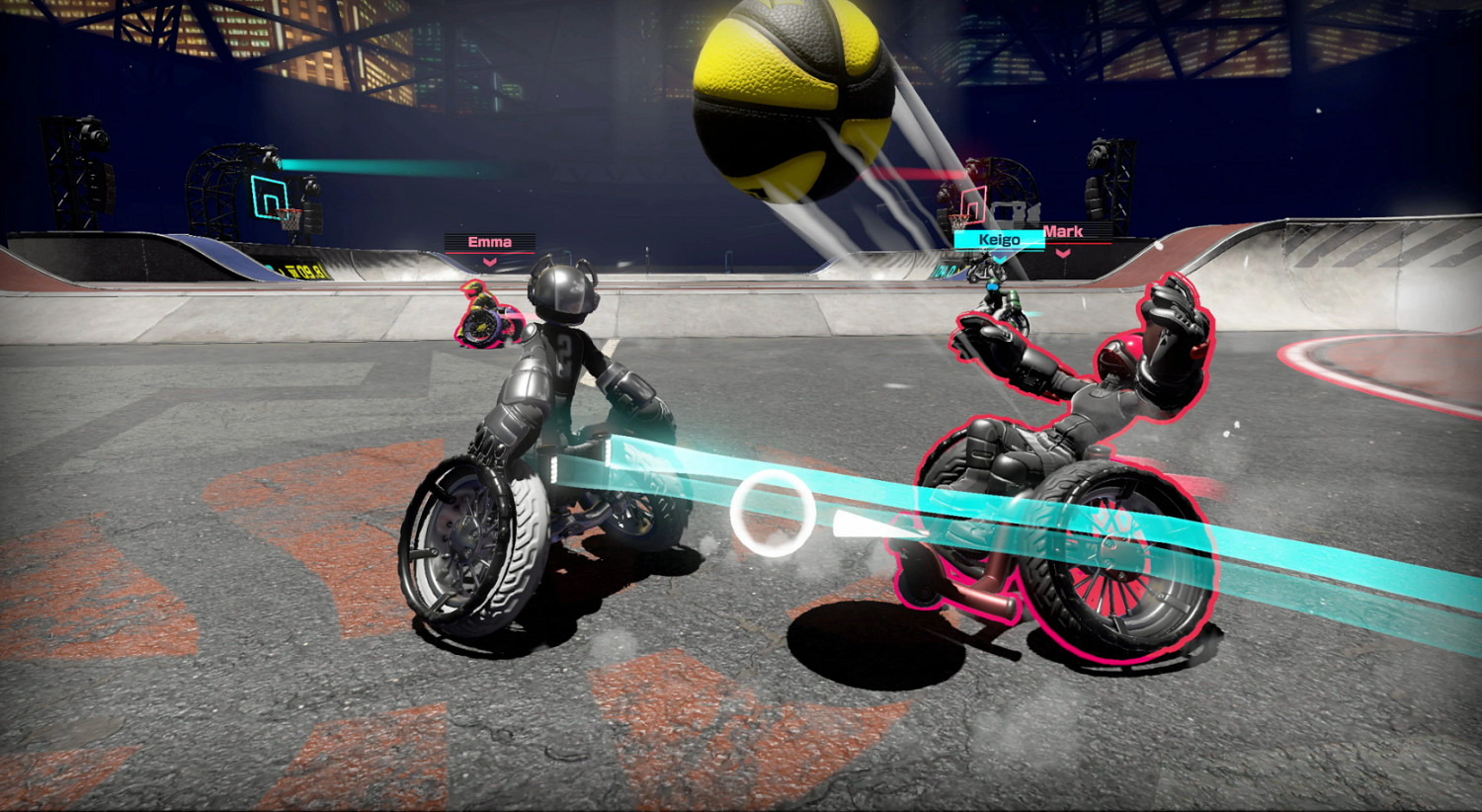This screenshot has width=1482, height=812.
Task: Select the Keigo name tab
Action: (999, 240)
